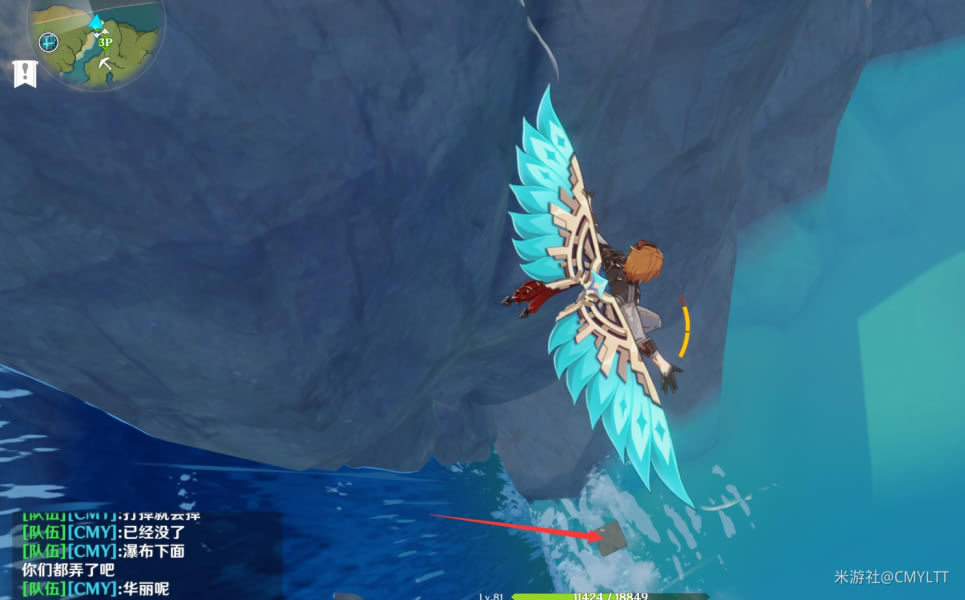Select the green 3P player marker on minimap
Image resolution: width=965 pixels, height=600 pixels.
105,42
